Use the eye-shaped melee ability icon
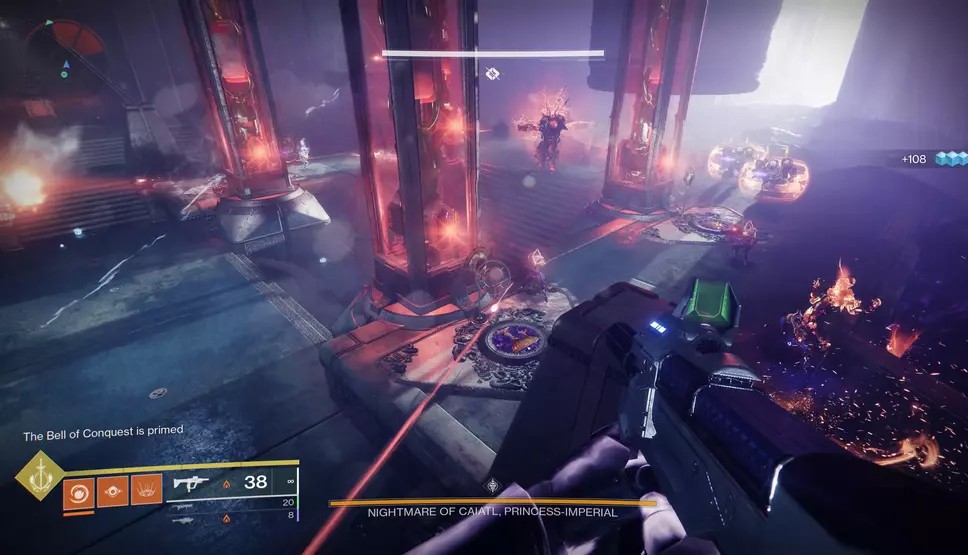Viewport: 968px width, 555px height. 112,490
